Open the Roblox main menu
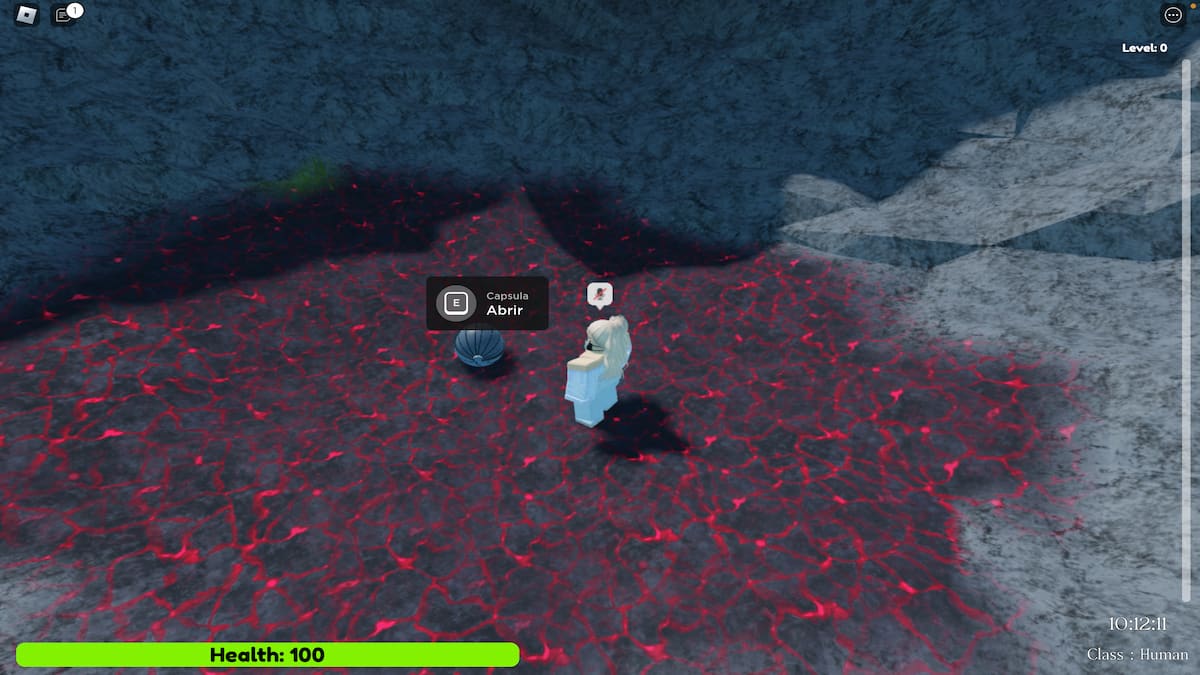Viewport: 1200px width, 675px height. (26, 15)
